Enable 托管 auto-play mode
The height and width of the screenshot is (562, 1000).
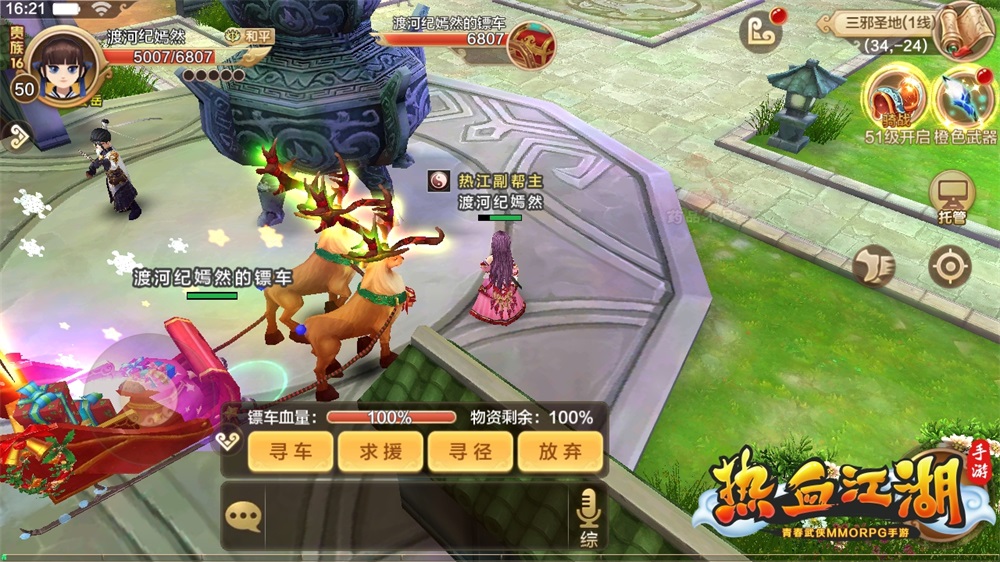point(951,197)
